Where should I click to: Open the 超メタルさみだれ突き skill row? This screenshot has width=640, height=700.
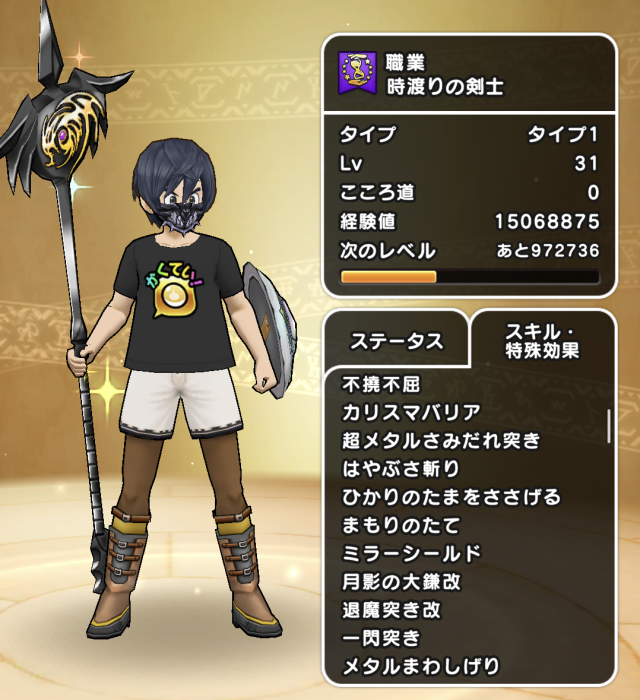pos(440,440)
